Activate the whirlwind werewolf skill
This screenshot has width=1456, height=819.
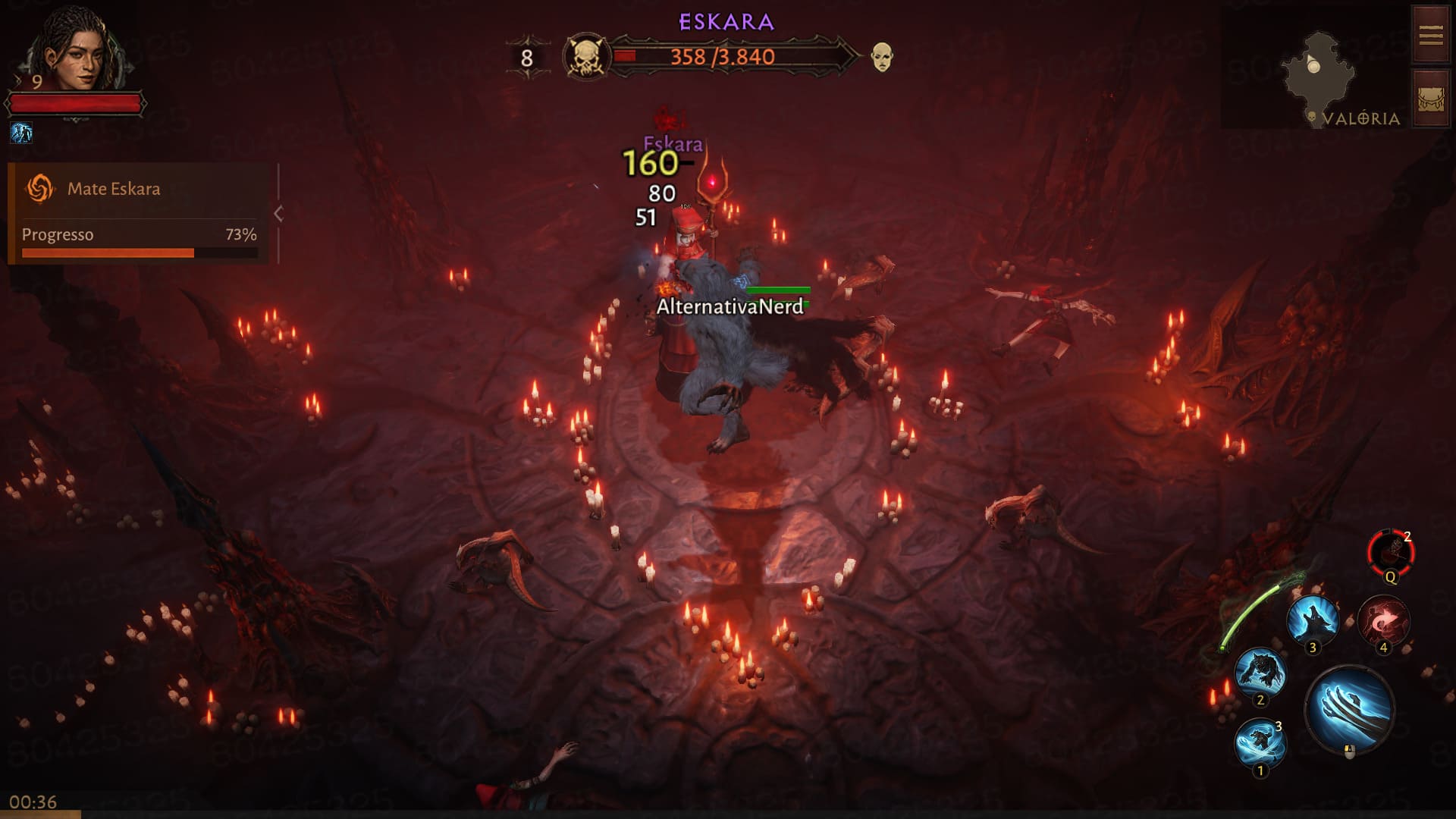click(1260, 742)
